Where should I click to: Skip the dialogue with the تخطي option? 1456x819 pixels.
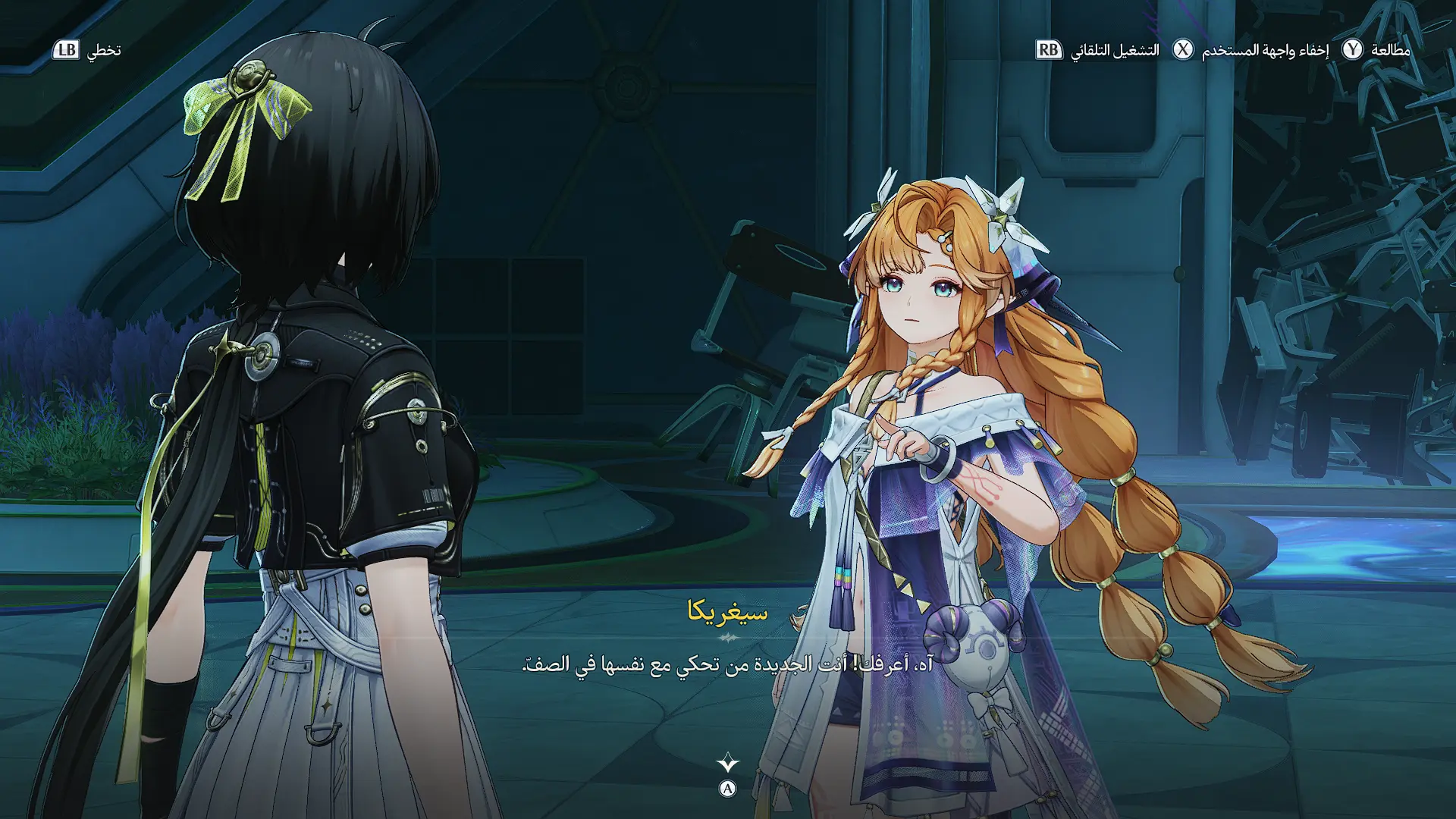tap(86, 50)
